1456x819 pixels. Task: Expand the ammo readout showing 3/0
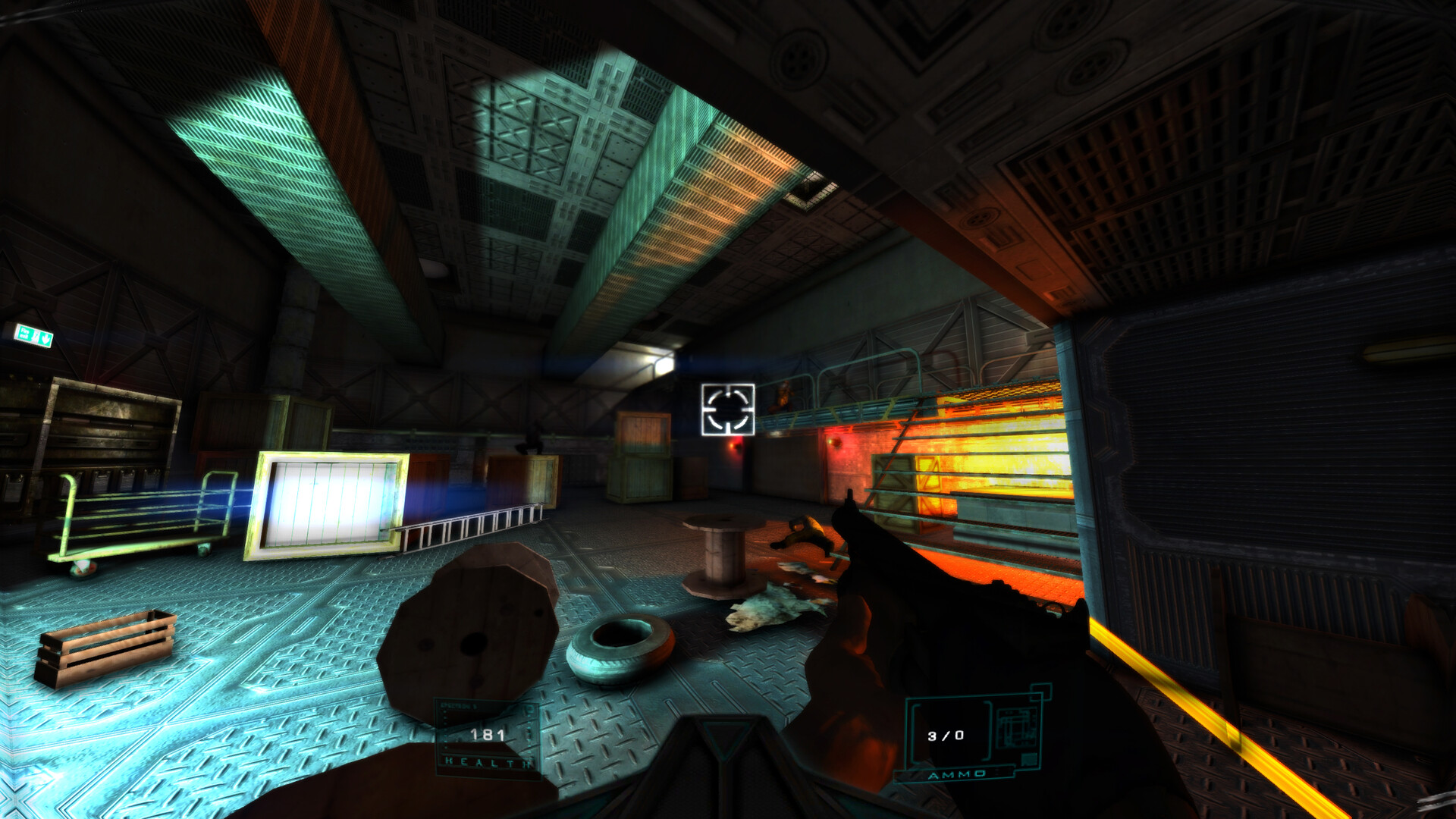tap(945, 736)
